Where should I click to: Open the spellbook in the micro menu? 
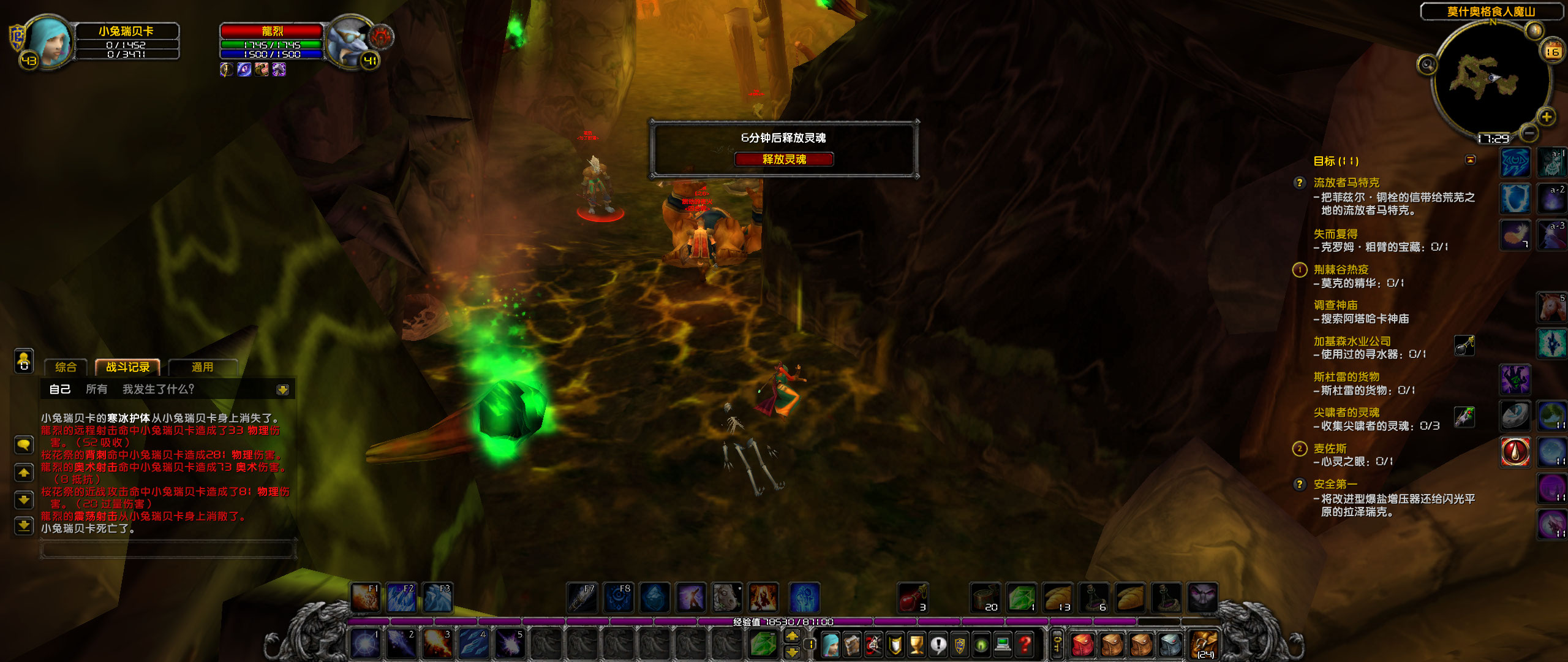(851, 645)
